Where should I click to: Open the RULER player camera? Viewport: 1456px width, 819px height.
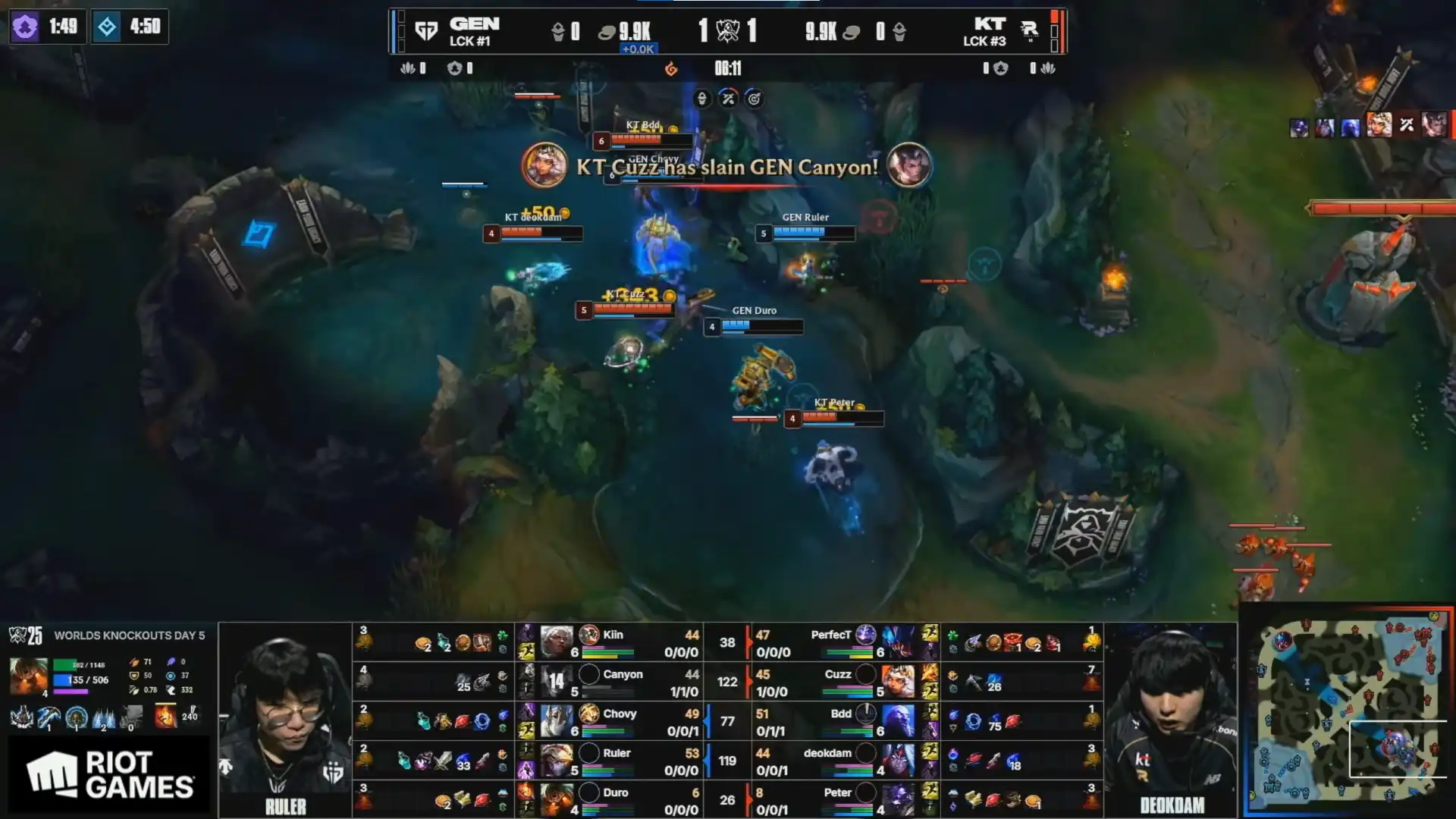[x=285, y=720]
